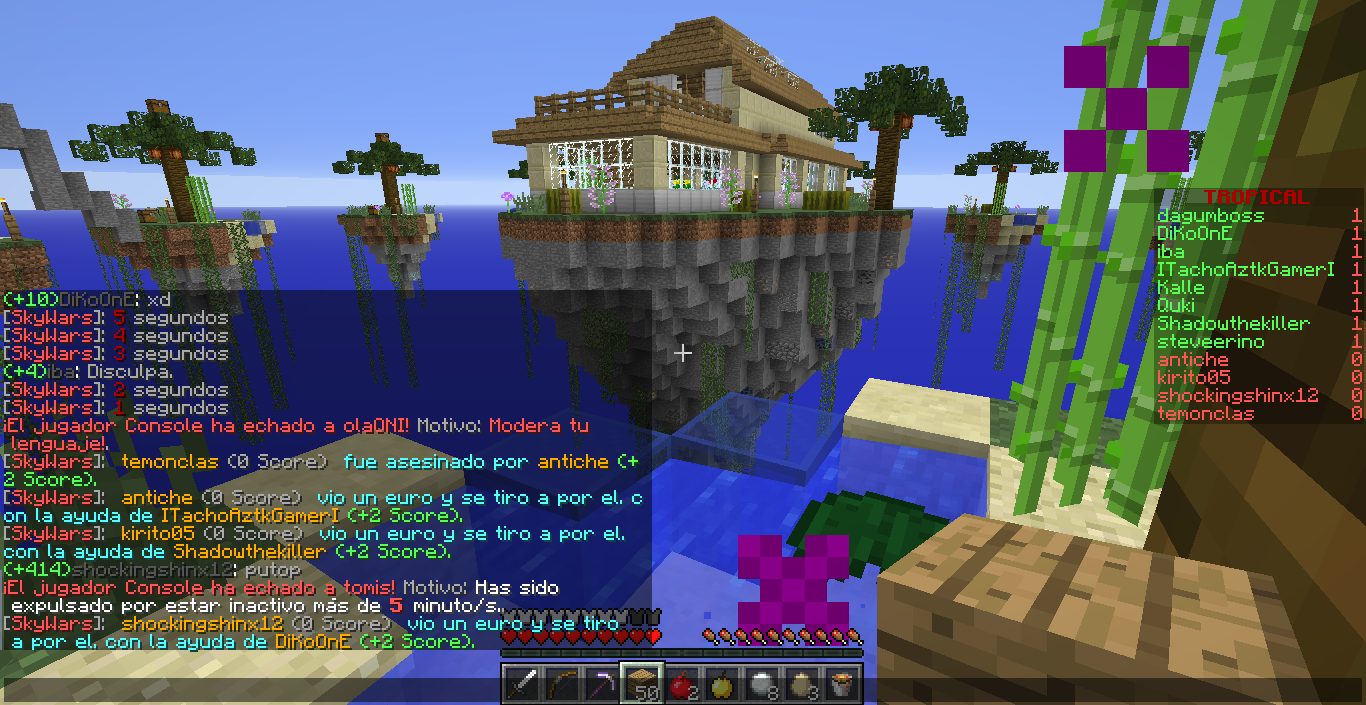Choose the snowball stack in the hotbar

[762, 685]
